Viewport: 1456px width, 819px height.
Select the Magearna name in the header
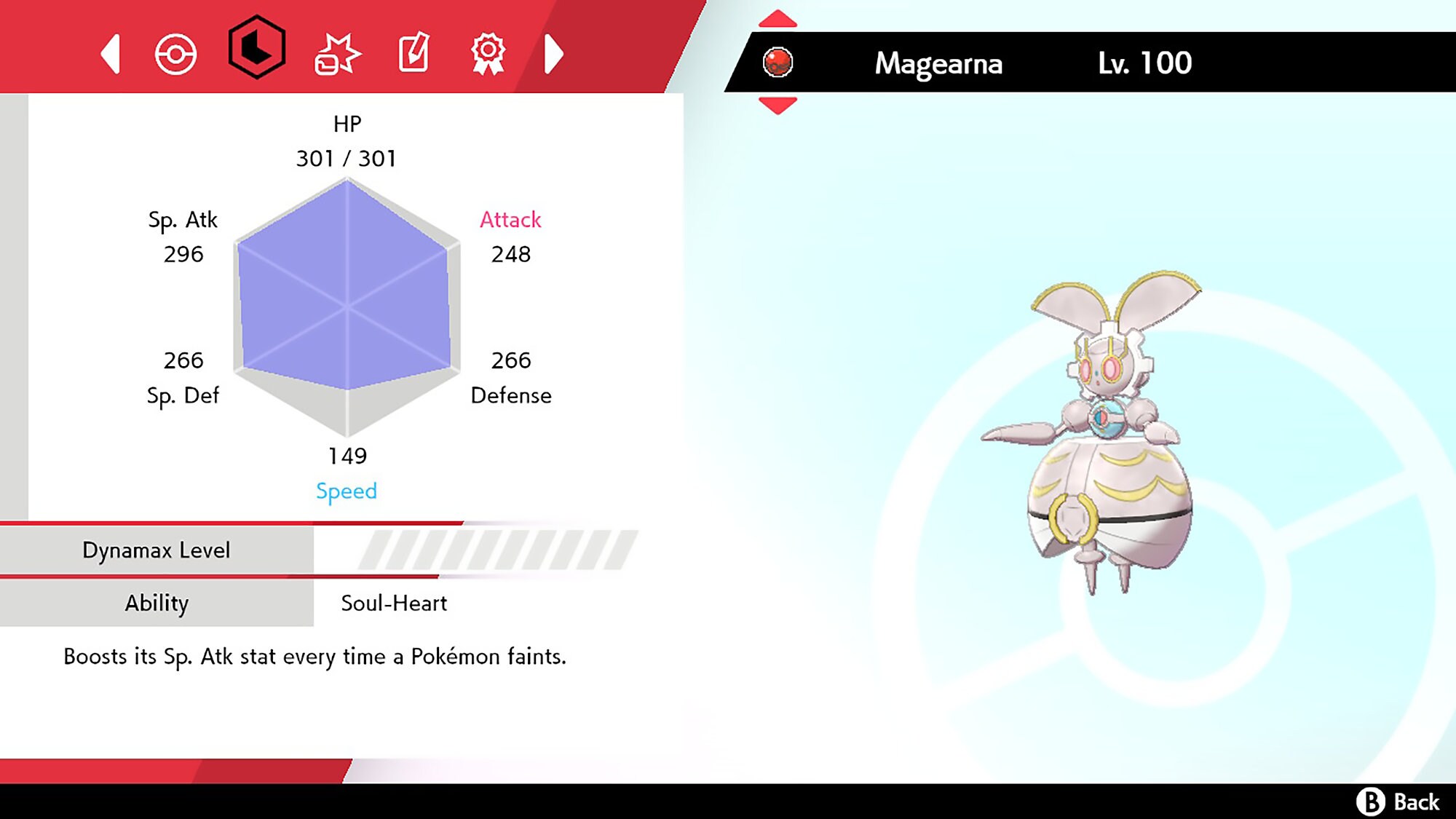pyautogui.click(x=938, y=64)
